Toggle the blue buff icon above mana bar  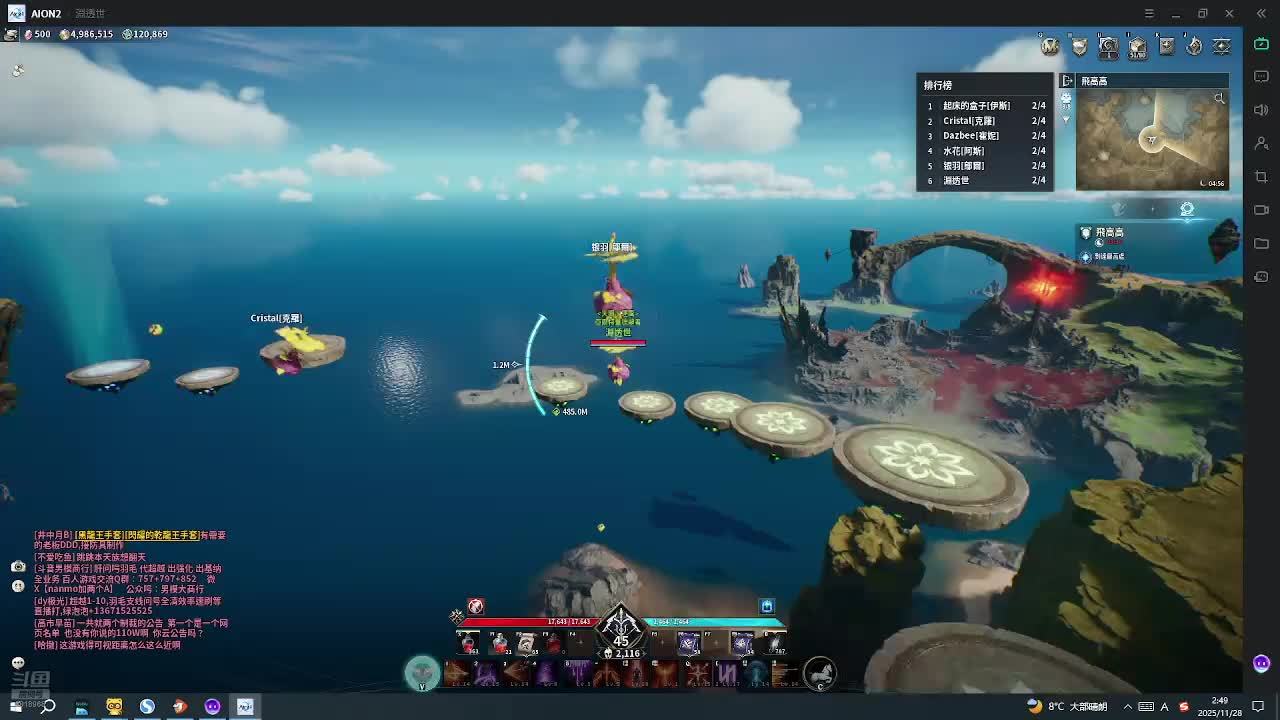[x=767, y=606]
